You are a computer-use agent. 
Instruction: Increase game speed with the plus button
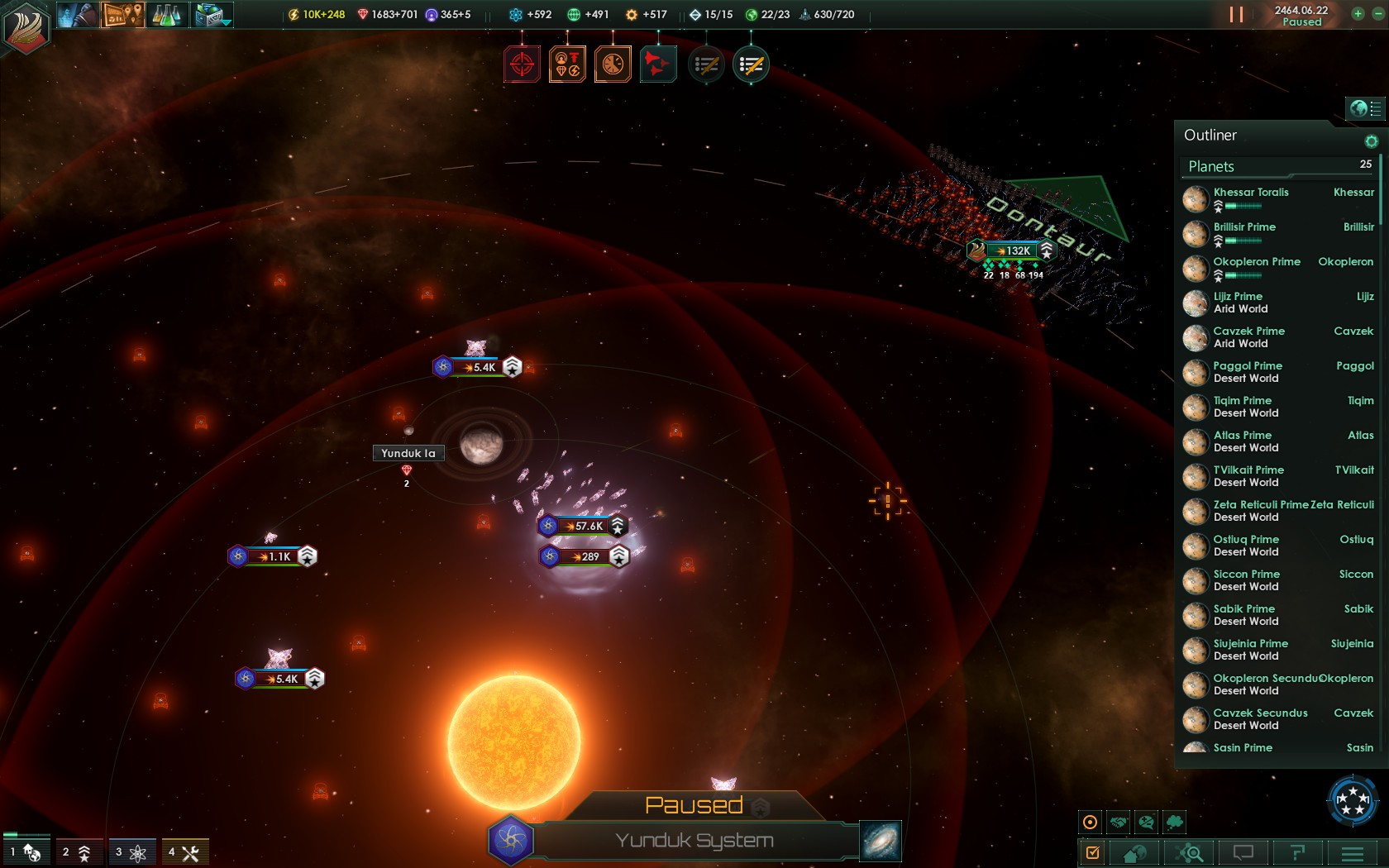click(x=1358, y=14)
